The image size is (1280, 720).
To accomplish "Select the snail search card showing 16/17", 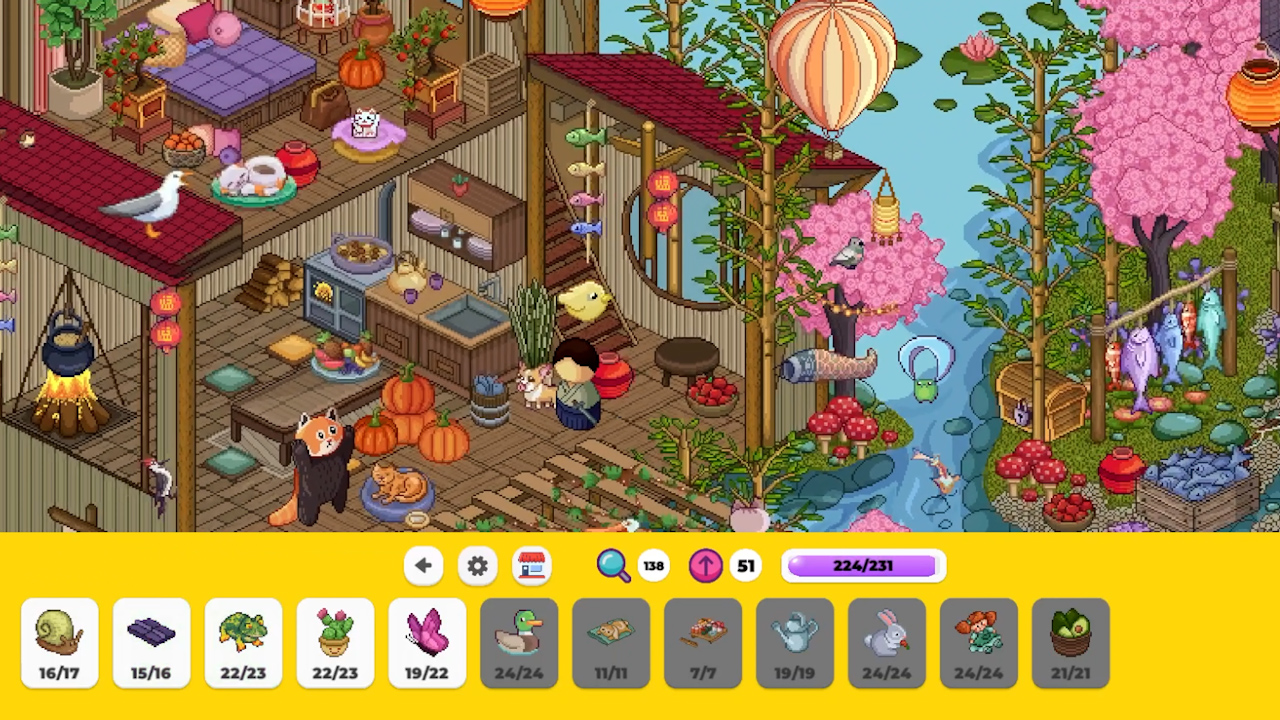I will click(58, 641).
